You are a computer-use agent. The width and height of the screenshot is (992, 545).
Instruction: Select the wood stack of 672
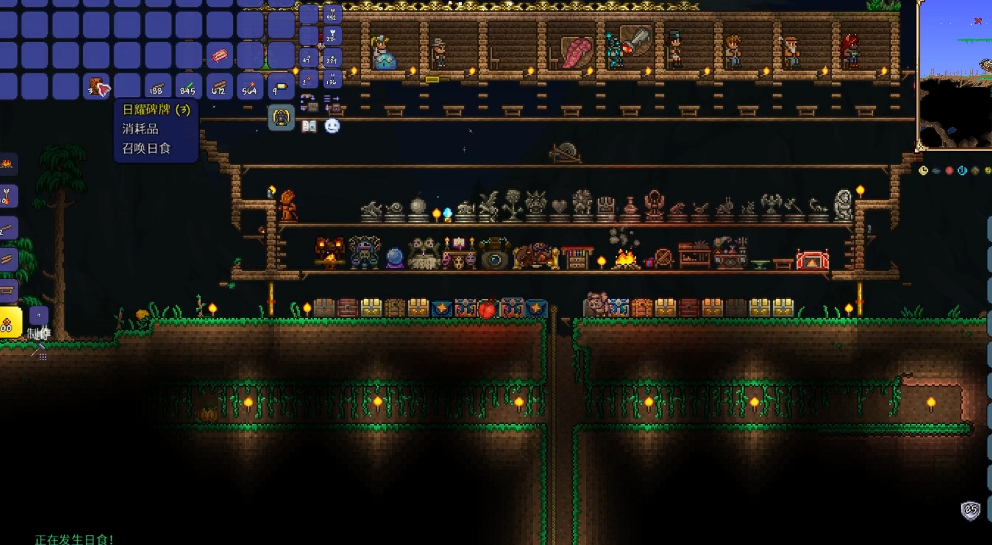[219, 87]
